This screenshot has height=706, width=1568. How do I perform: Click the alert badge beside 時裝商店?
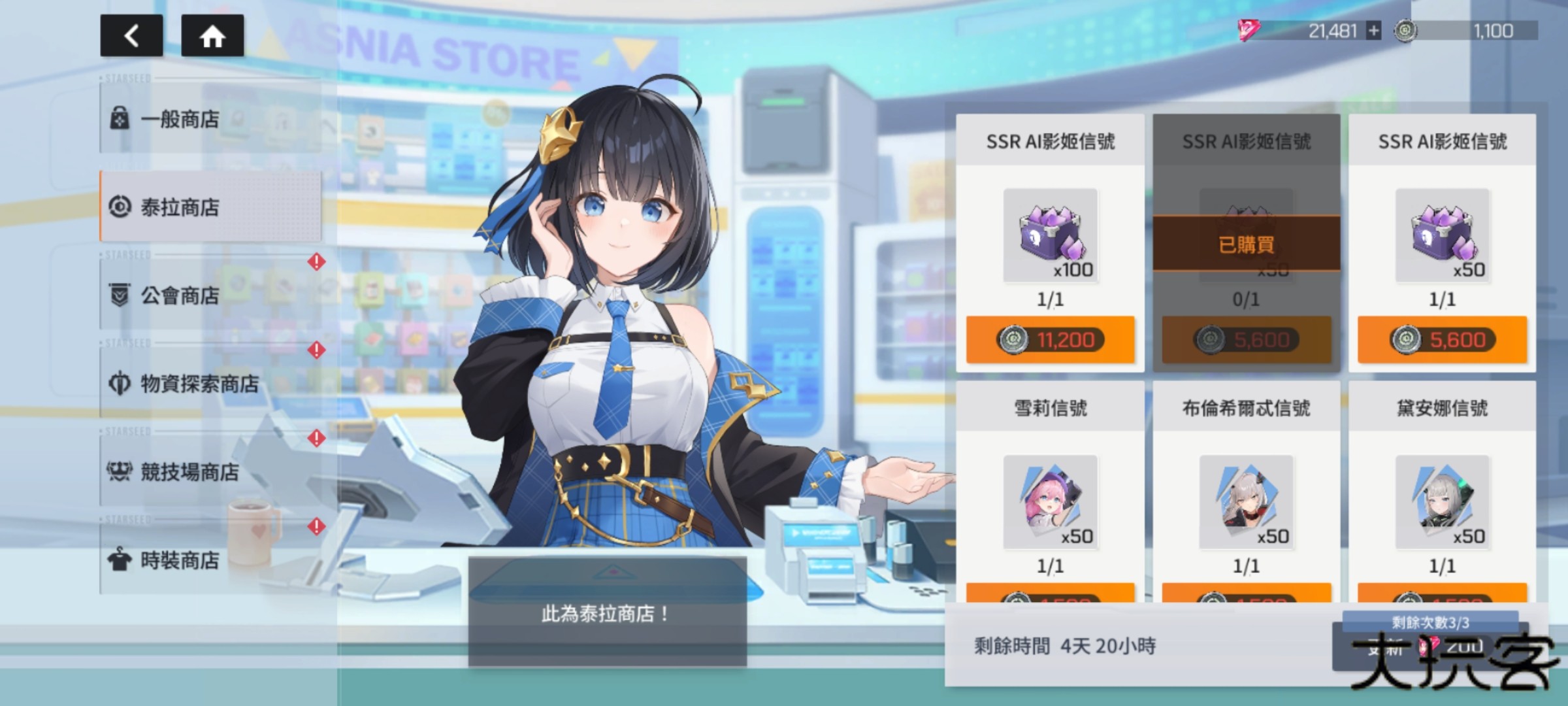coord(316,525)
